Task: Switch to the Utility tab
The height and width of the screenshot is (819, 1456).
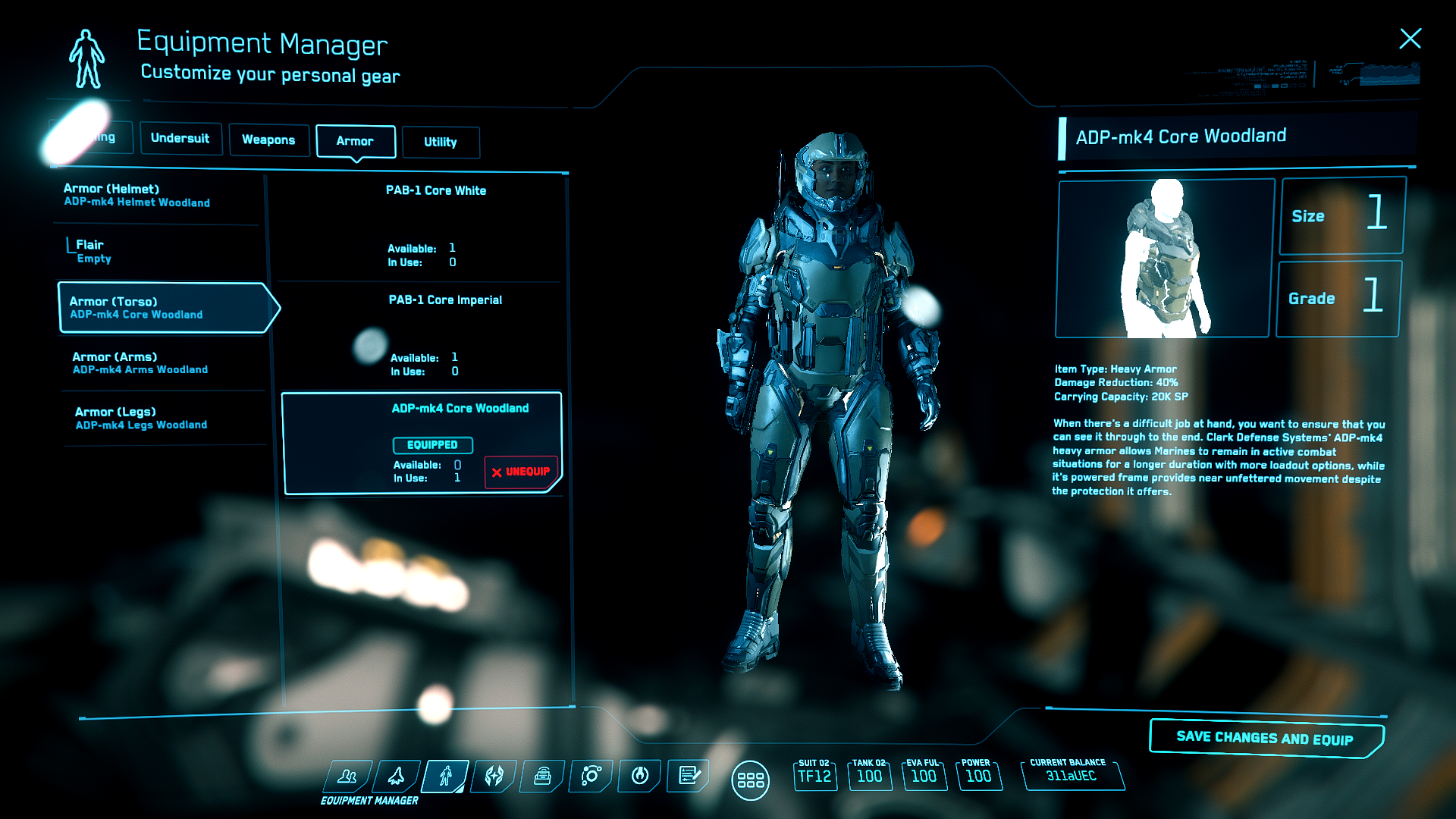Action: click(x=440, y=143)
